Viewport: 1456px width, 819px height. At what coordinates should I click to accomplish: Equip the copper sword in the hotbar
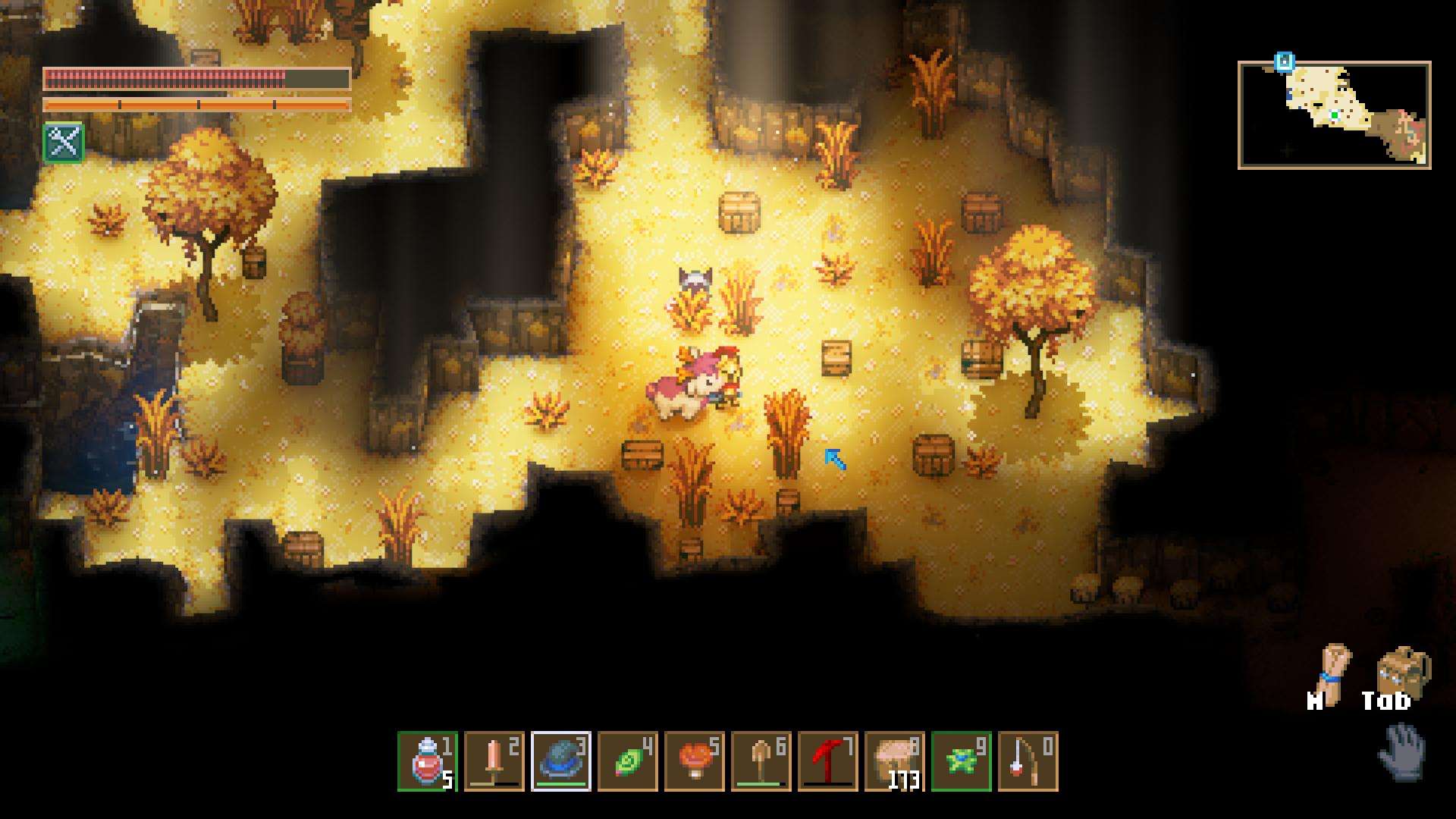494,761
